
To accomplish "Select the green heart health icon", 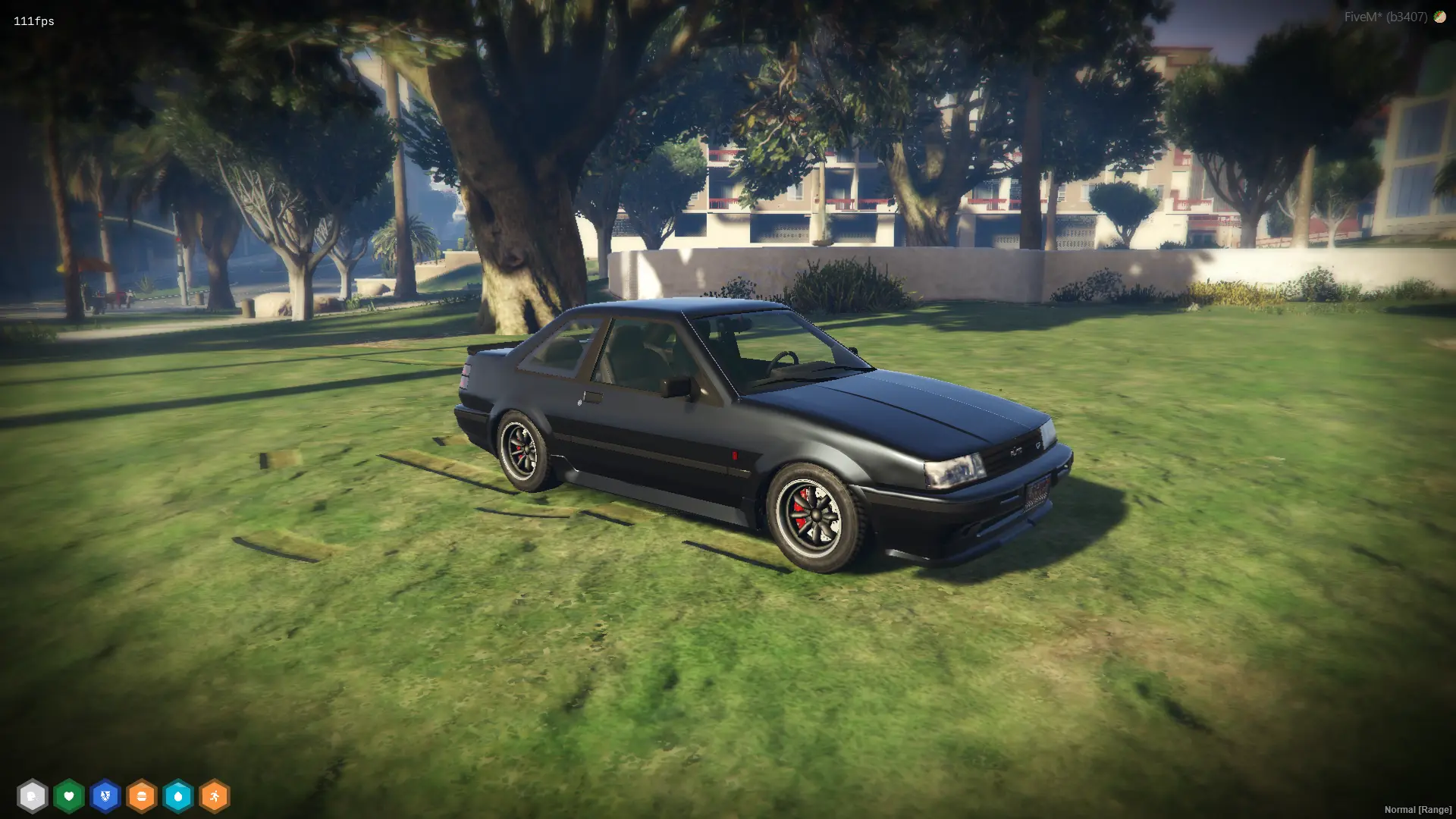I will [x=69, y=796].
